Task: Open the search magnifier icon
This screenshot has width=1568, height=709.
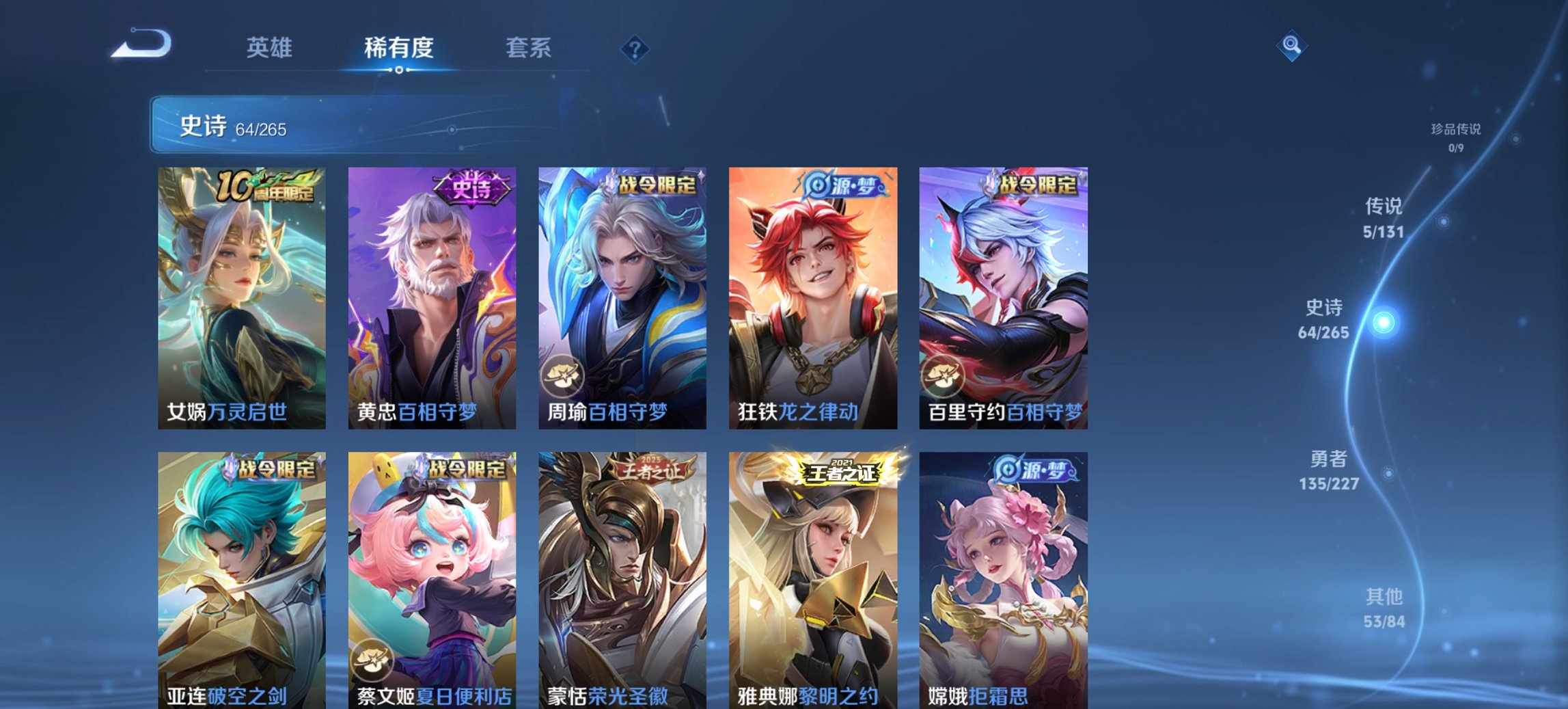Action: pos(1293,44)
